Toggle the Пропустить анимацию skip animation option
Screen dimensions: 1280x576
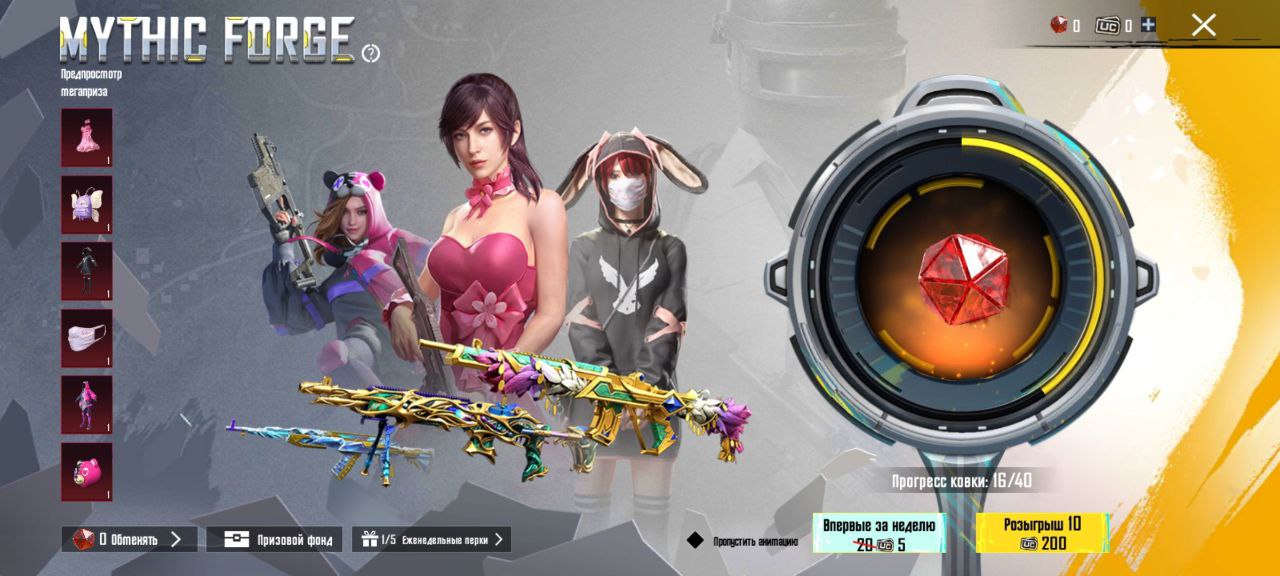point(696,541)
